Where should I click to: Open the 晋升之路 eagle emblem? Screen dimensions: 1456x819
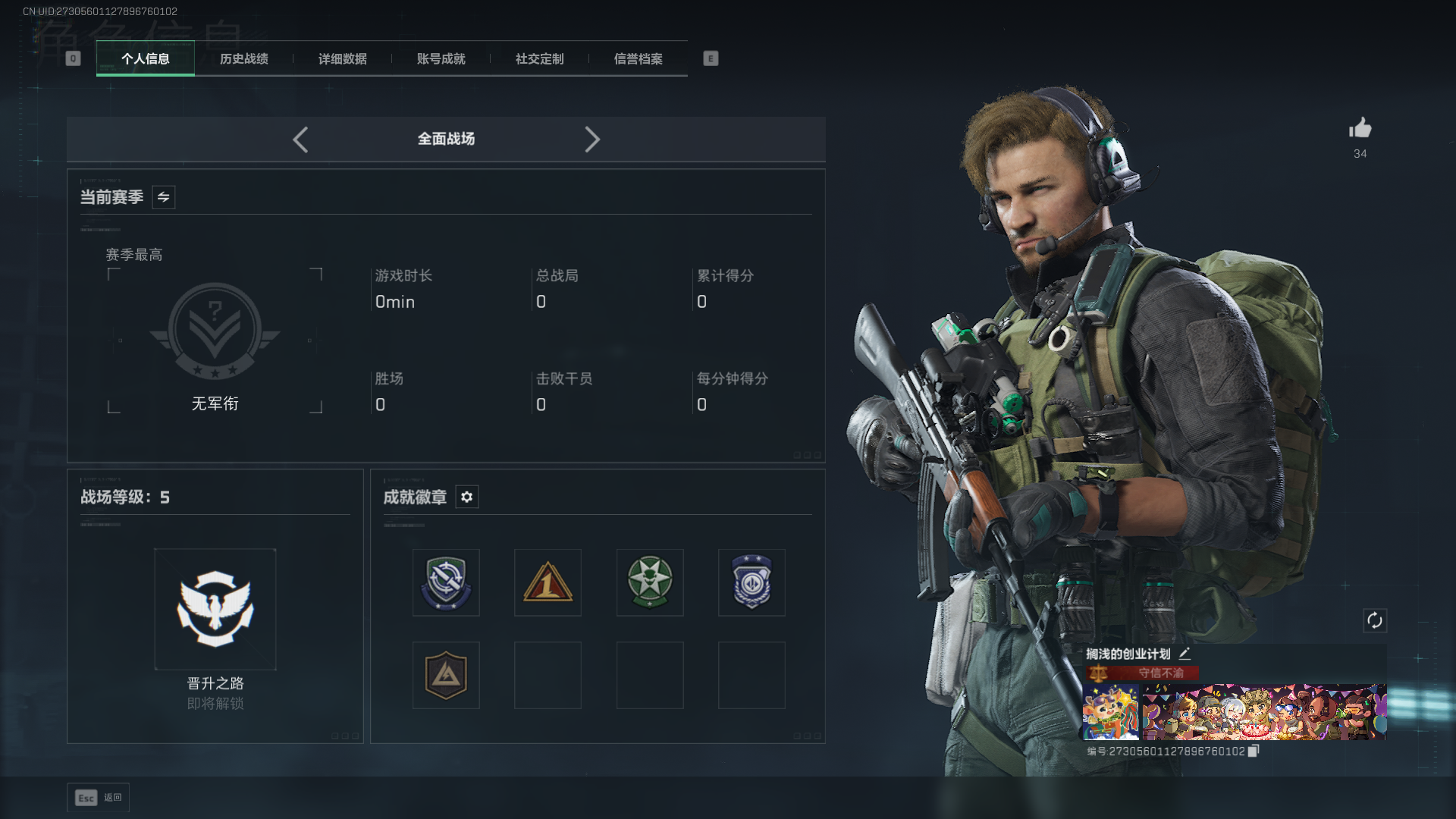click(215, 610)
